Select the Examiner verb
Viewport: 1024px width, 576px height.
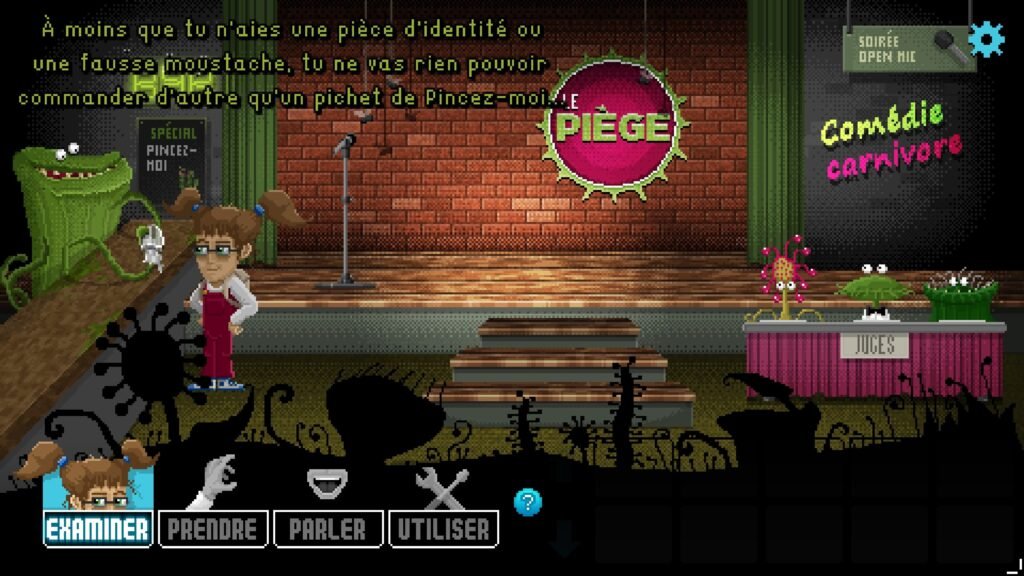98,529
